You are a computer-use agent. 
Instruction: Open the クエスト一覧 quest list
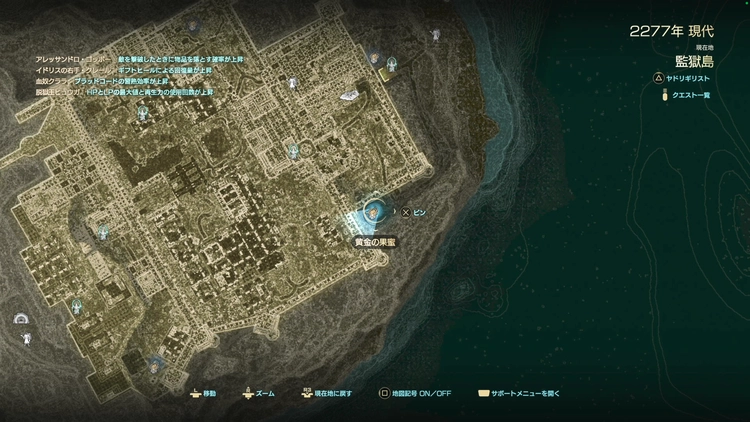tap(691, 95)
